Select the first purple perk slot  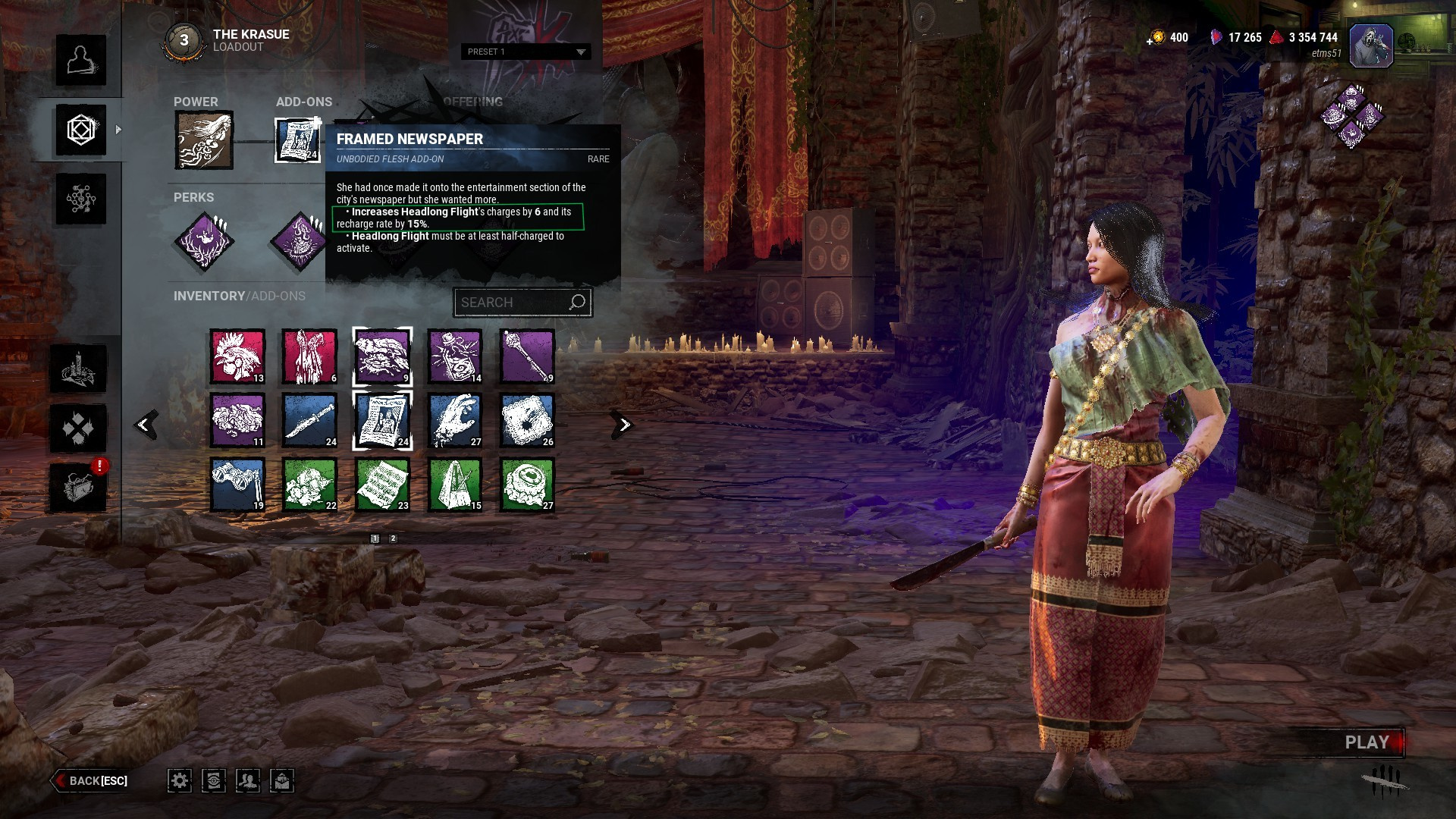point(204,242)
